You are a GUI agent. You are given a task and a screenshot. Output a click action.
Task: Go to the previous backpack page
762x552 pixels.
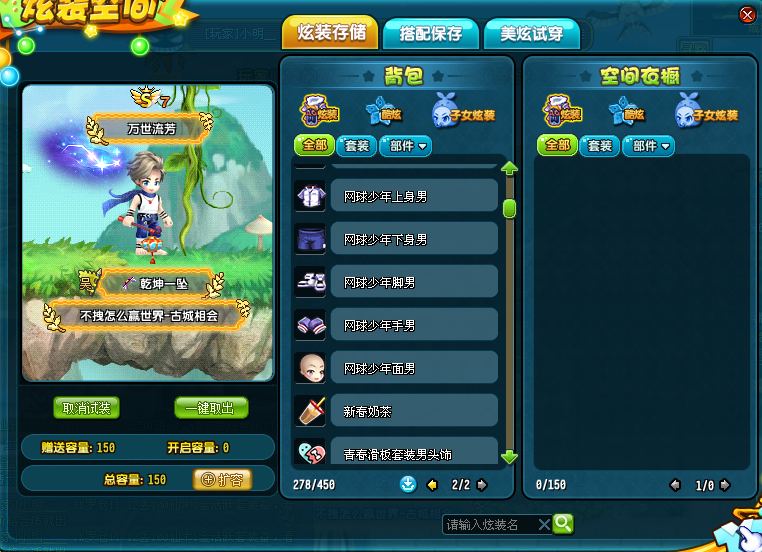[x=433, y=485]
